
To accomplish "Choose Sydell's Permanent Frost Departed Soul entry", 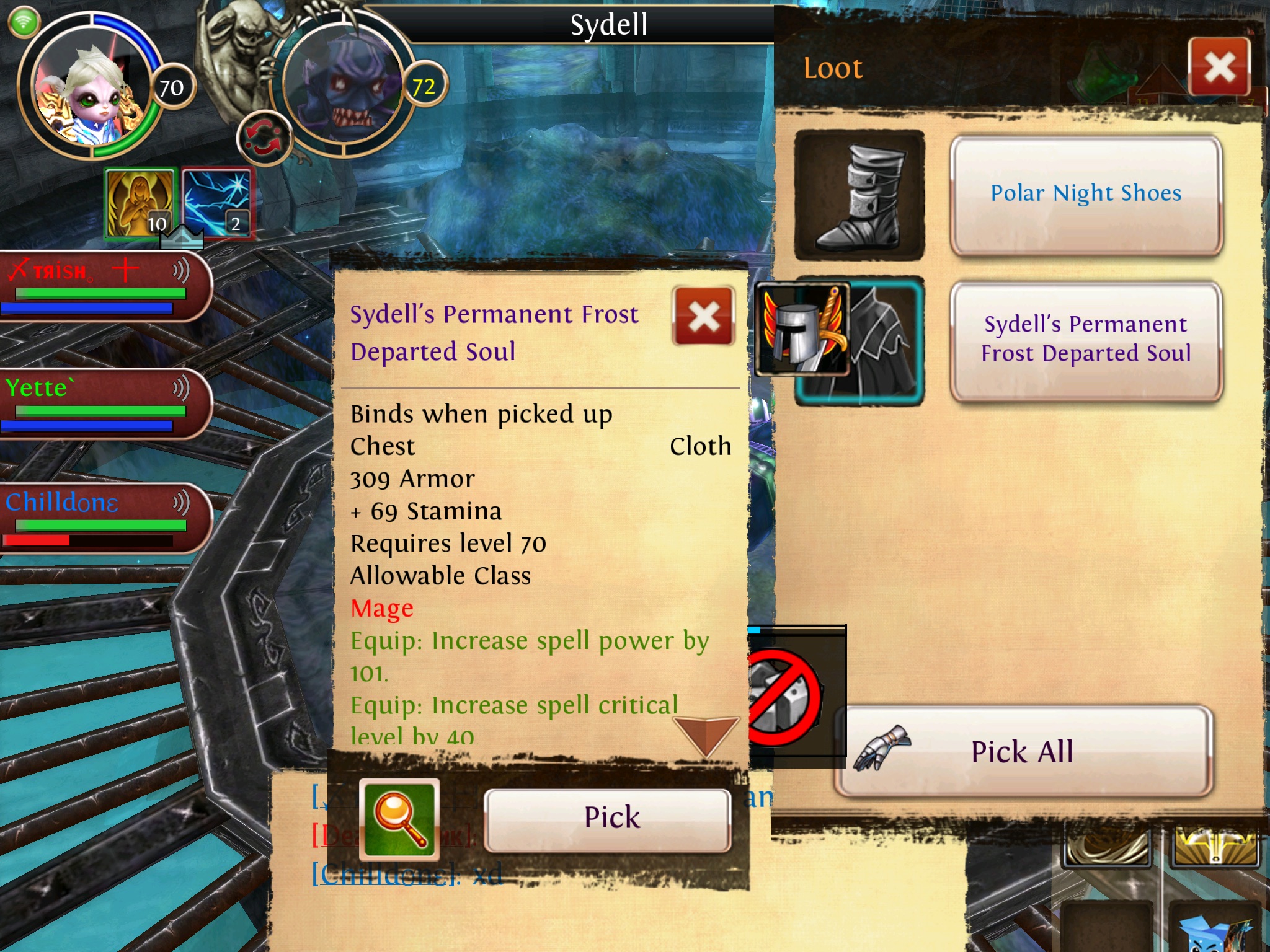I will 1085,339.
